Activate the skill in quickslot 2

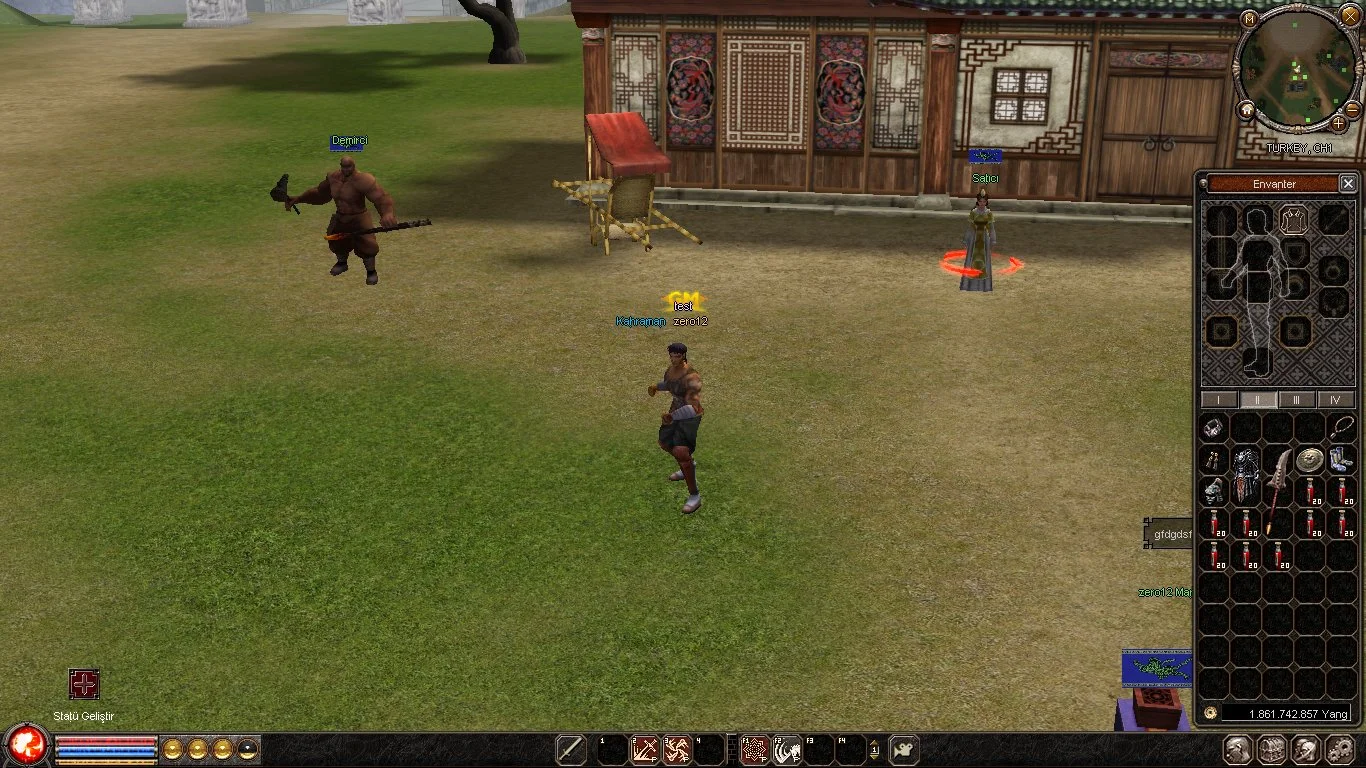644,750
